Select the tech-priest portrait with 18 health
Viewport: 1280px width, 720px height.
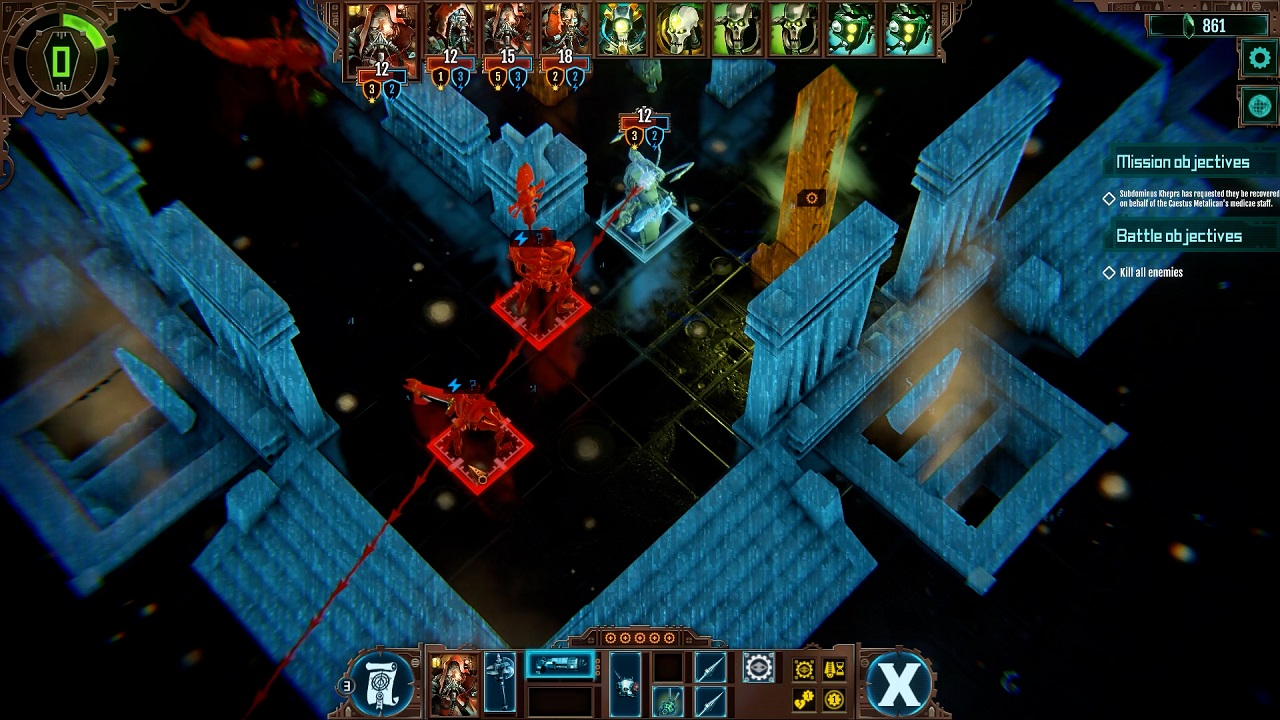coord(565,29)
